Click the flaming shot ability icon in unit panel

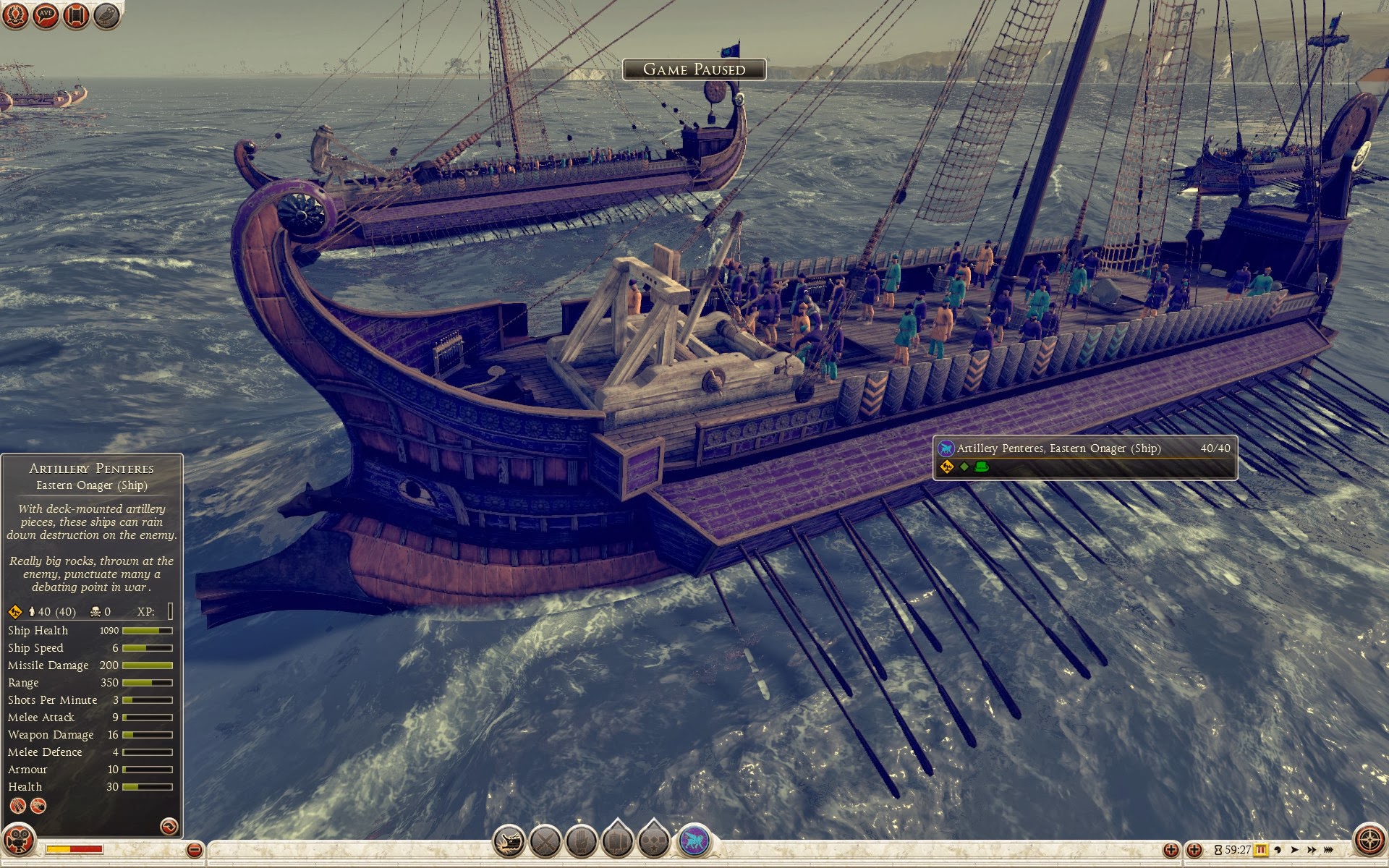38,806
